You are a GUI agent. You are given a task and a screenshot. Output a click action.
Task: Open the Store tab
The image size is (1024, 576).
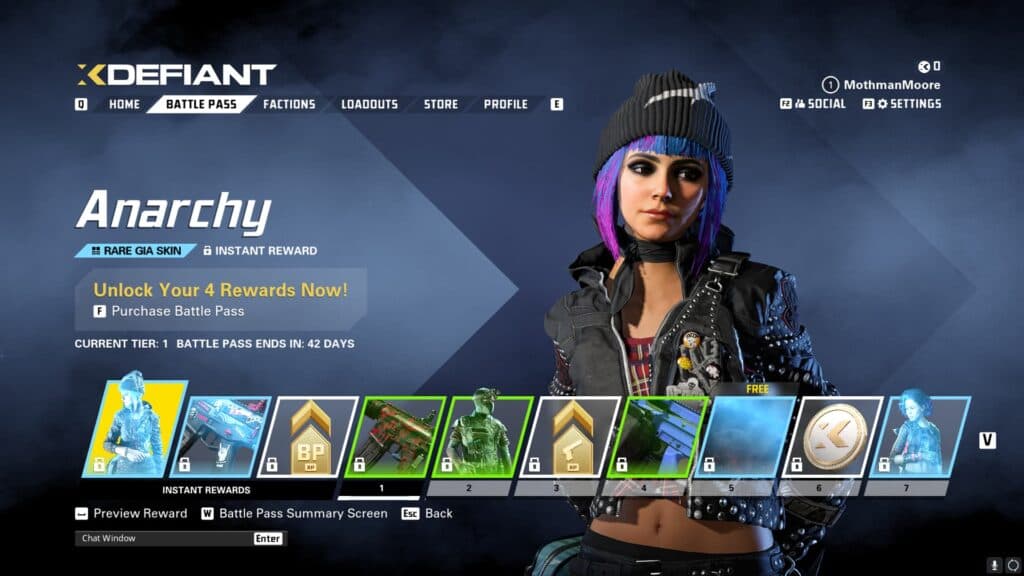click(440, 104)
